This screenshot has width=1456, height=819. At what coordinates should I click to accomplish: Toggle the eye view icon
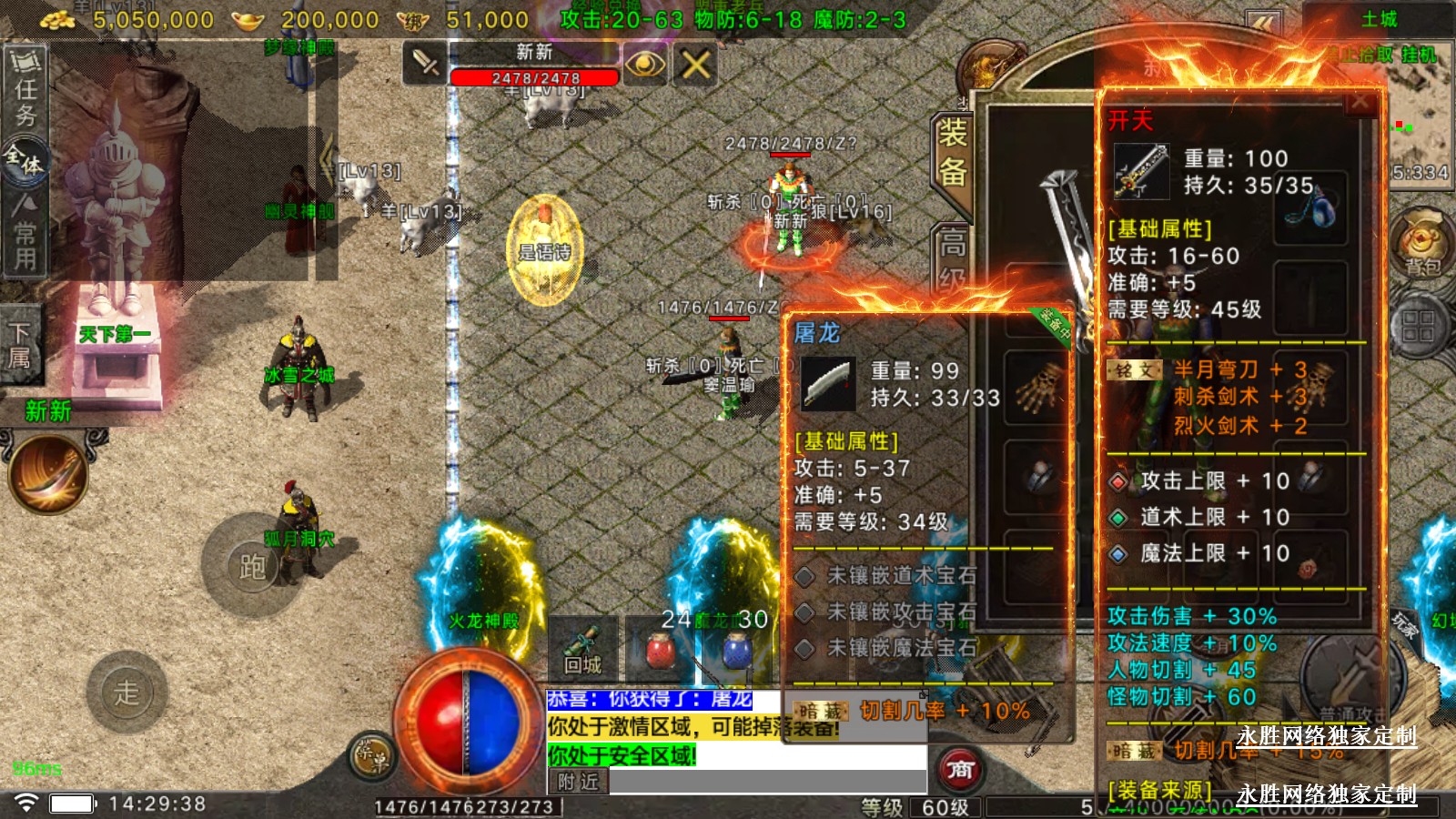click(x=644, y=64)
